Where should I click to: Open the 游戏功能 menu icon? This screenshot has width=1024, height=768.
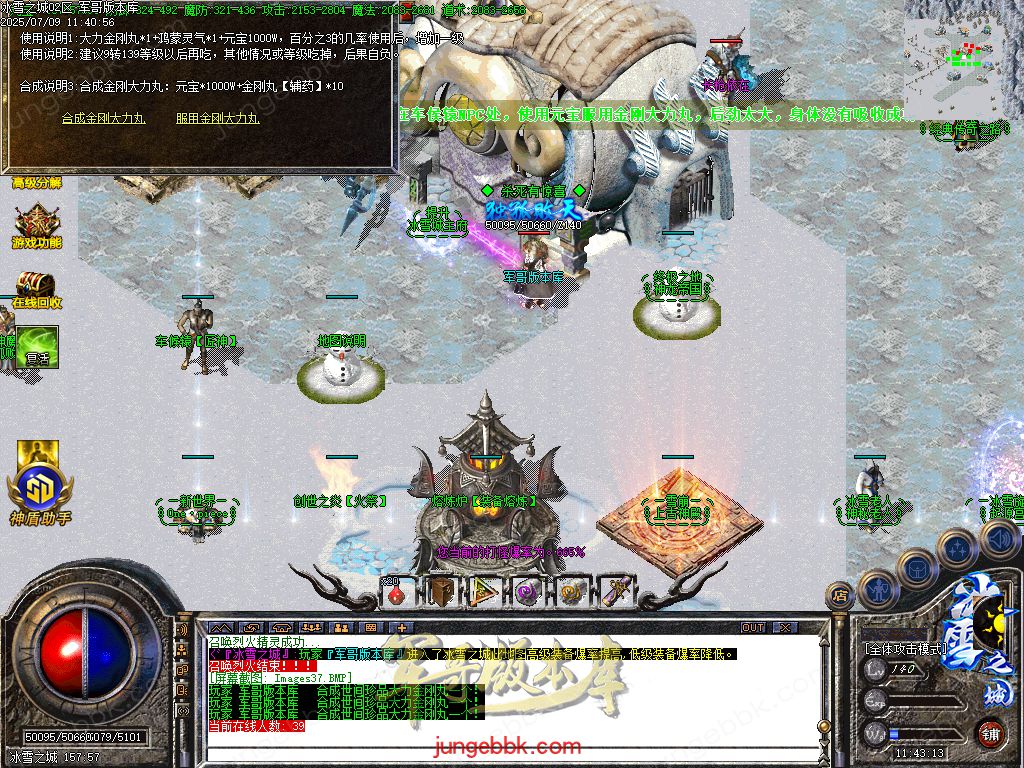(x=37, y=228)
